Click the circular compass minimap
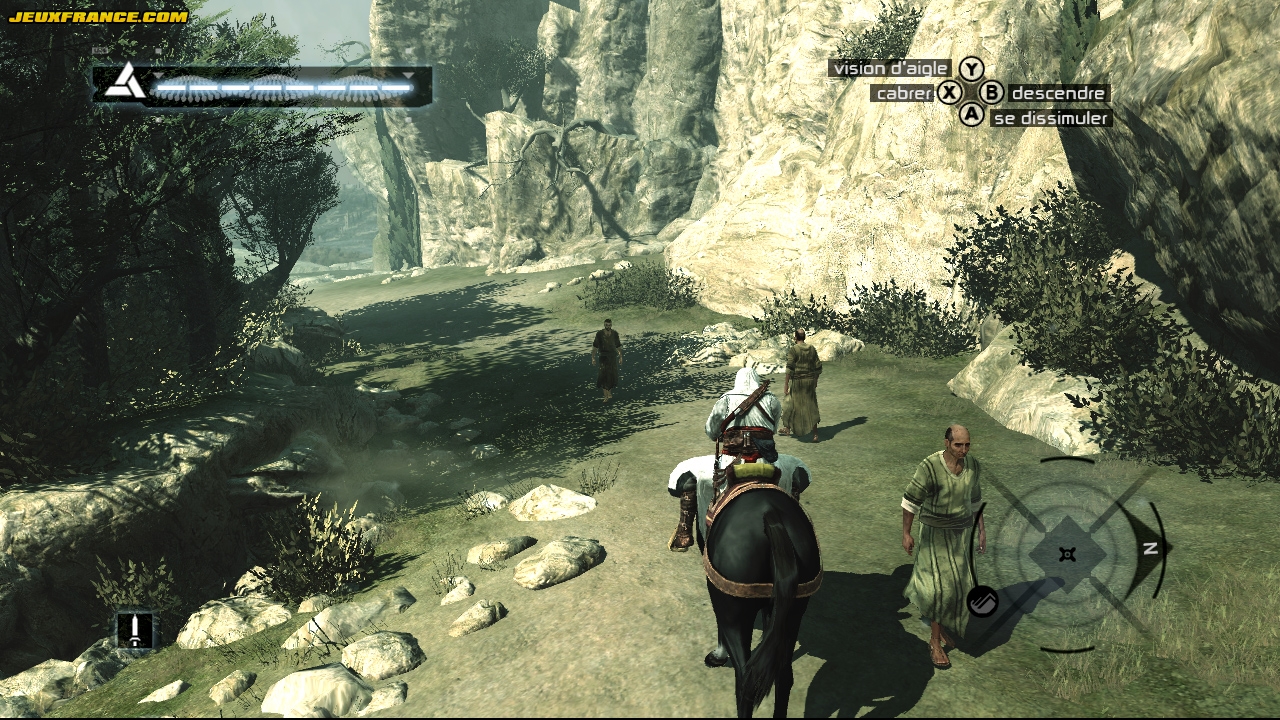This screenshot has height=720, width=1280. tap(1068, 554)
